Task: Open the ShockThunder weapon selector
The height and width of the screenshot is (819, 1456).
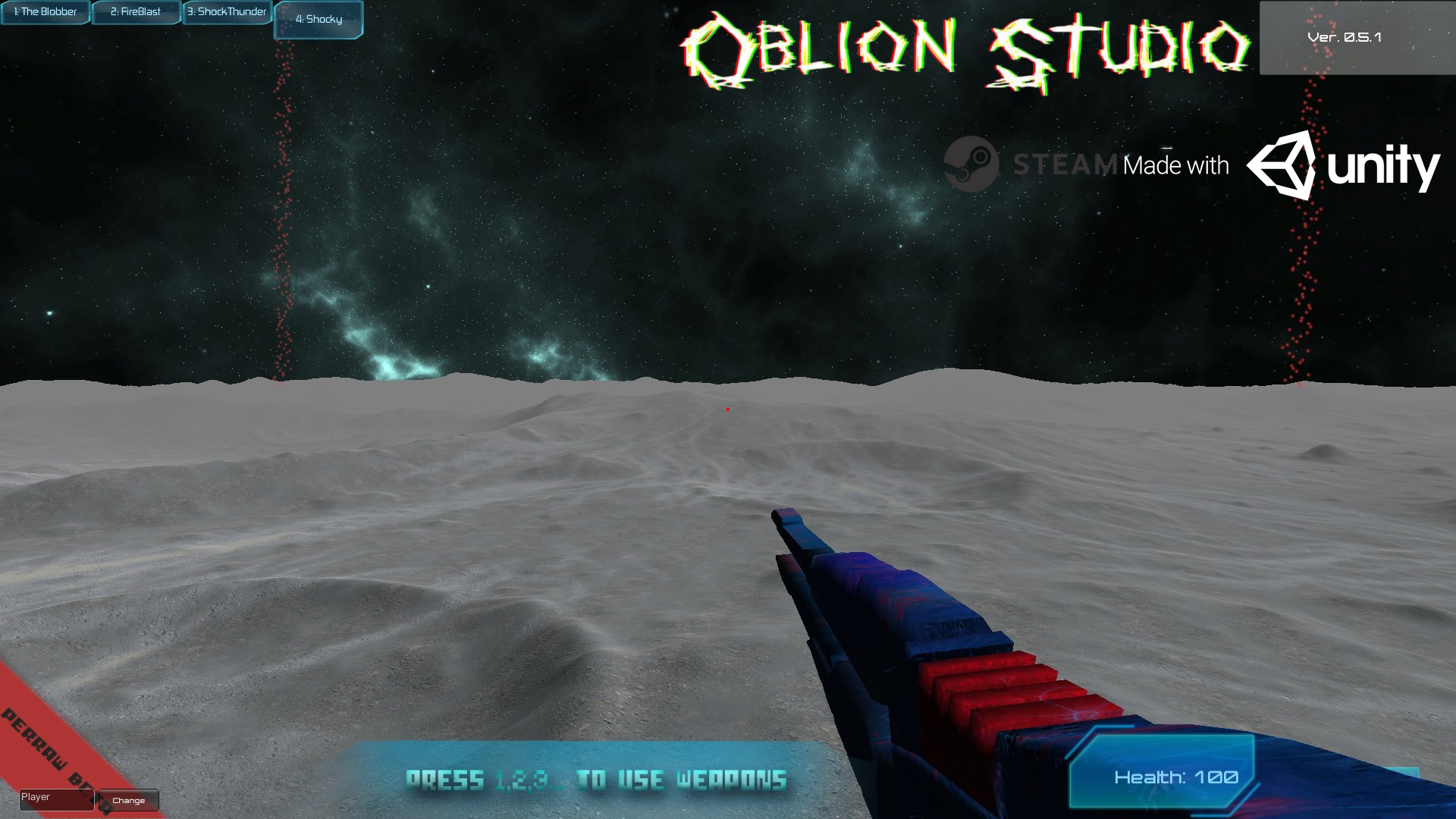Action: (227, 12)
